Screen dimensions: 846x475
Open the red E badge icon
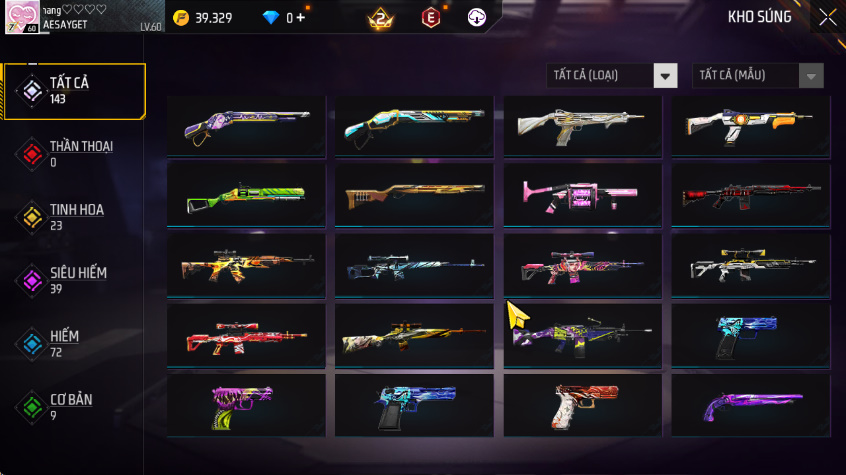(430, 17)
